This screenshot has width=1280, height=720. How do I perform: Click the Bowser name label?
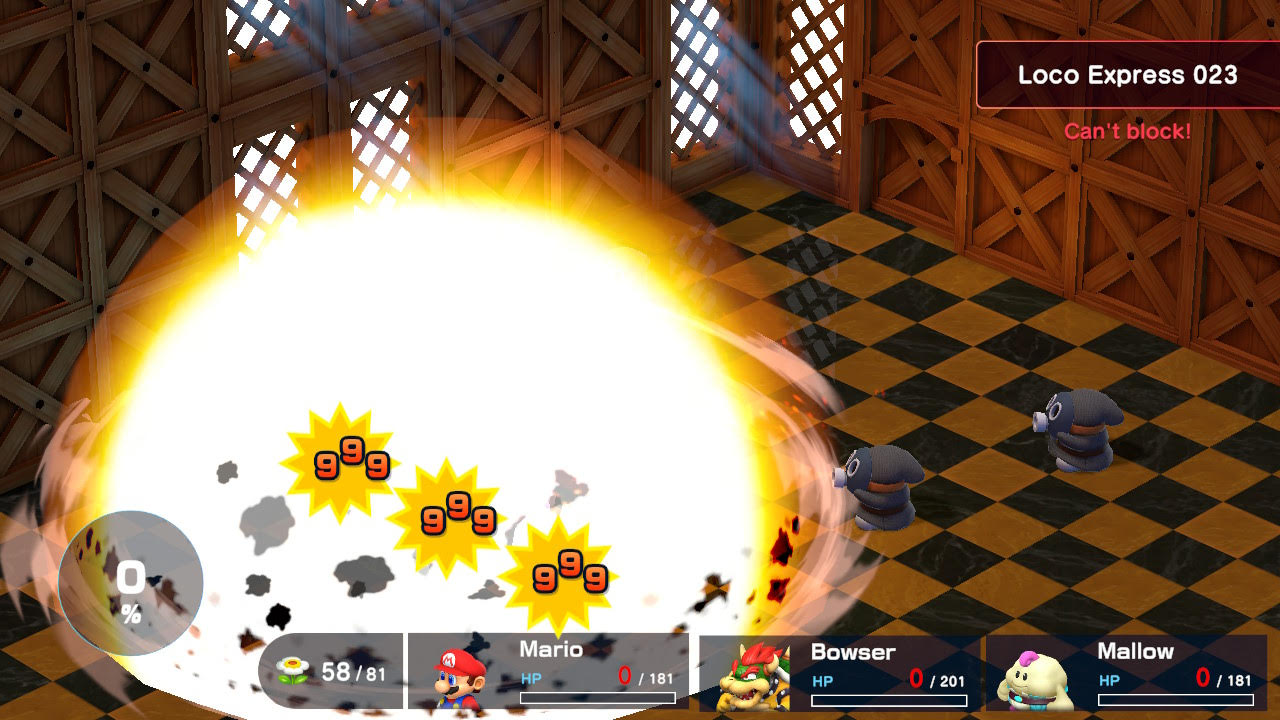coord(851,652)
